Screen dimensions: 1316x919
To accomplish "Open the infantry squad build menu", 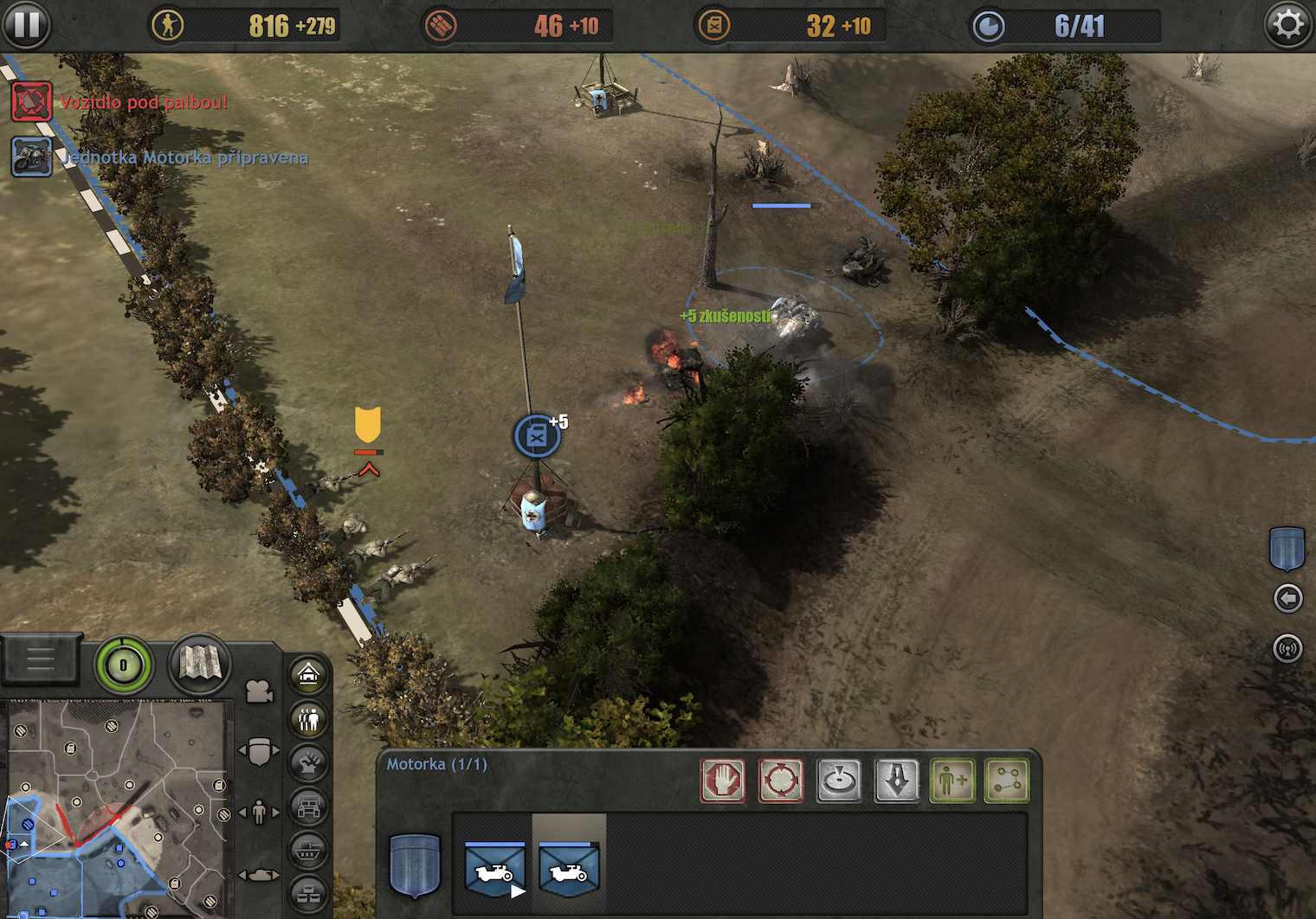I will (309, 719).
